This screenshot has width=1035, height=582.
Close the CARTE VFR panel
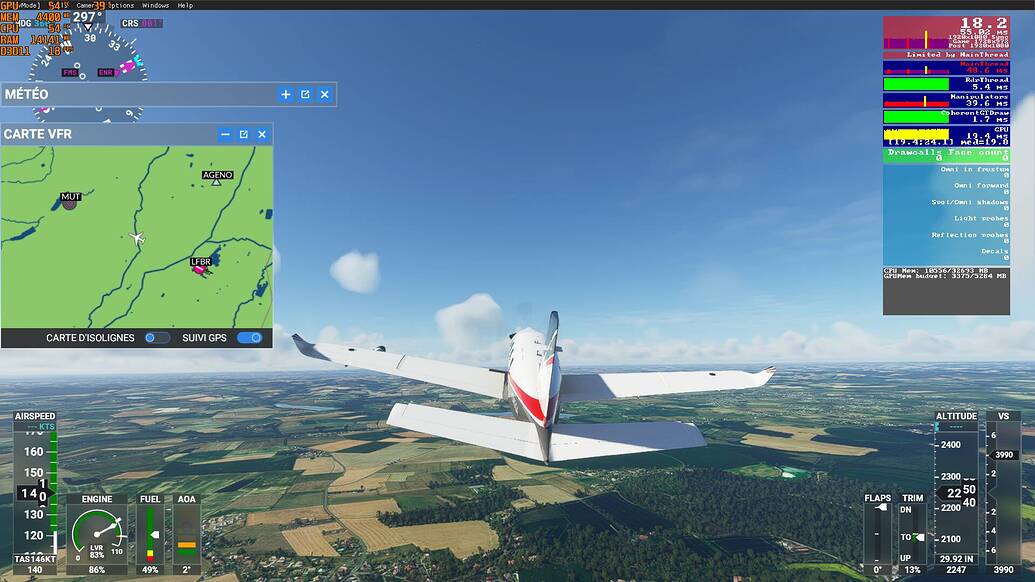coord(262,134)
